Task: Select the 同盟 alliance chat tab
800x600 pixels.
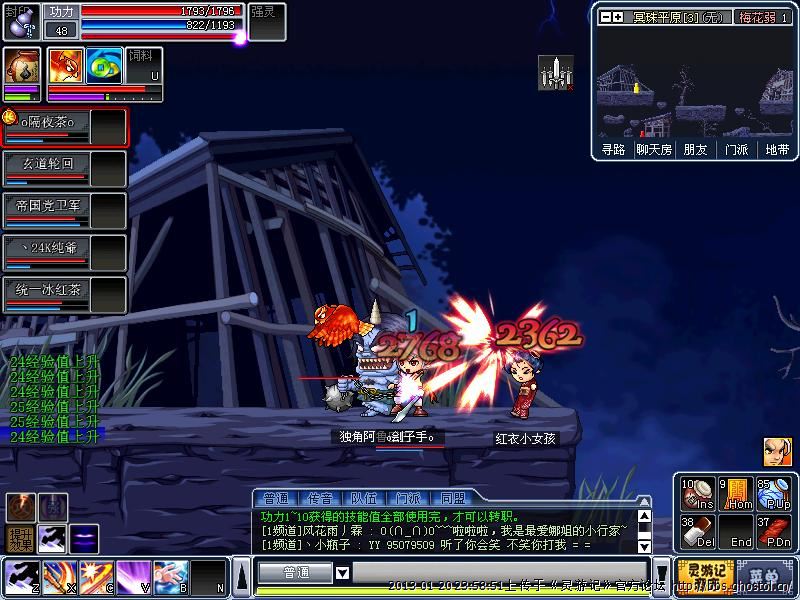Action: 452,498
